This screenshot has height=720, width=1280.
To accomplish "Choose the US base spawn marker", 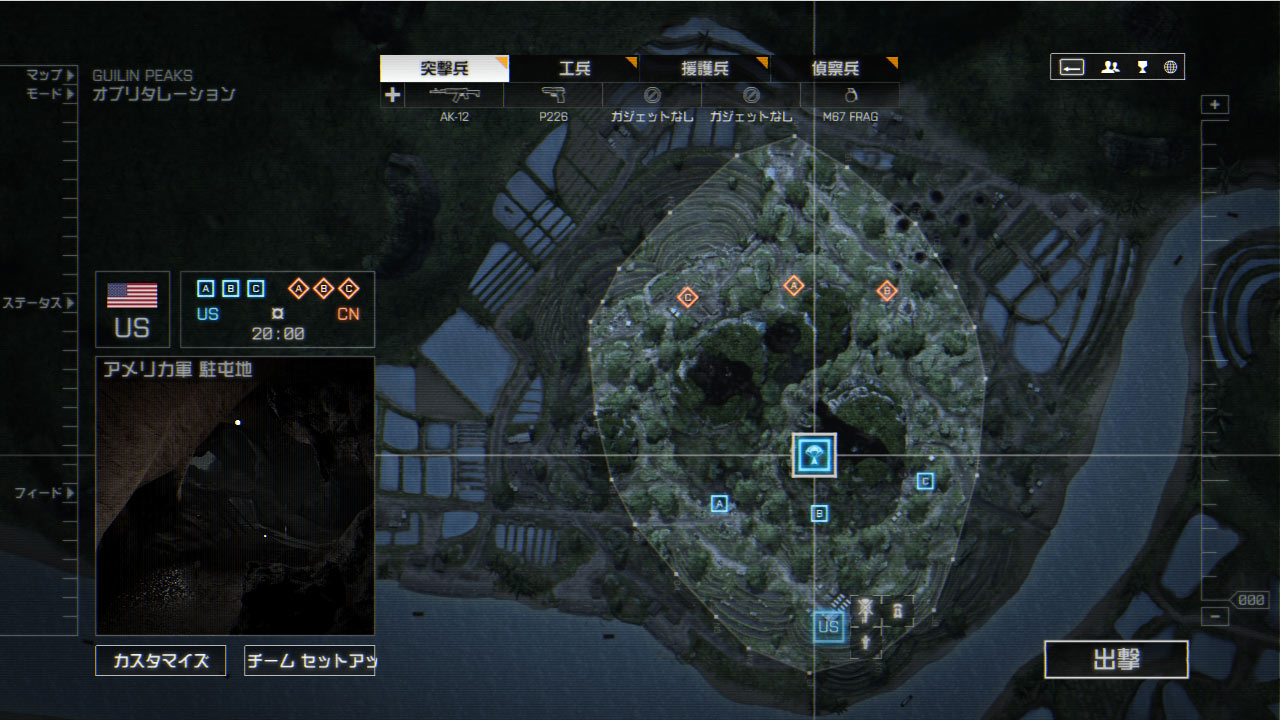I will [828, 627].
